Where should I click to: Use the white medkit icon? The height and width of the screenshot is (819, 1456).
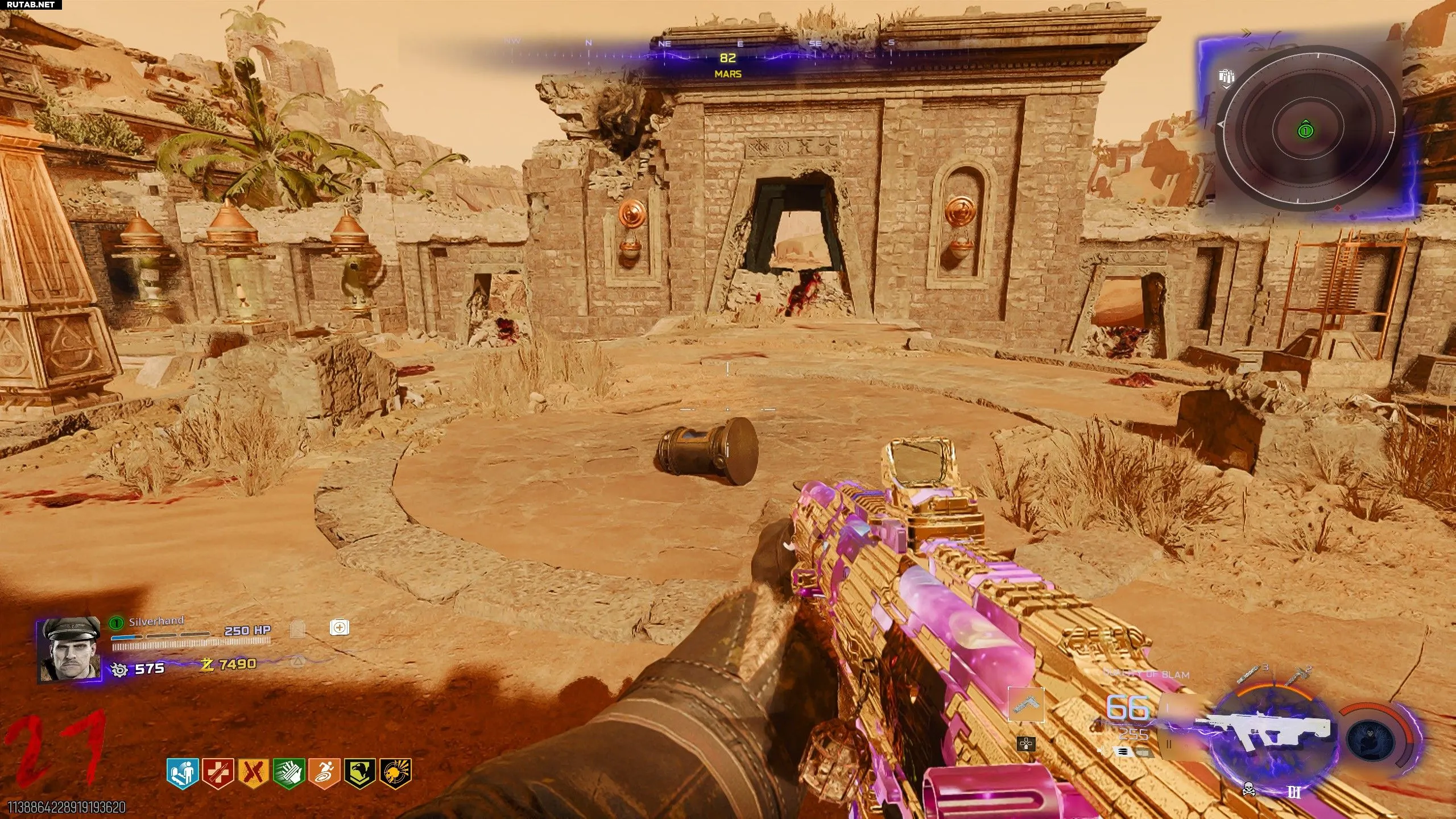(x=339, y=628)
